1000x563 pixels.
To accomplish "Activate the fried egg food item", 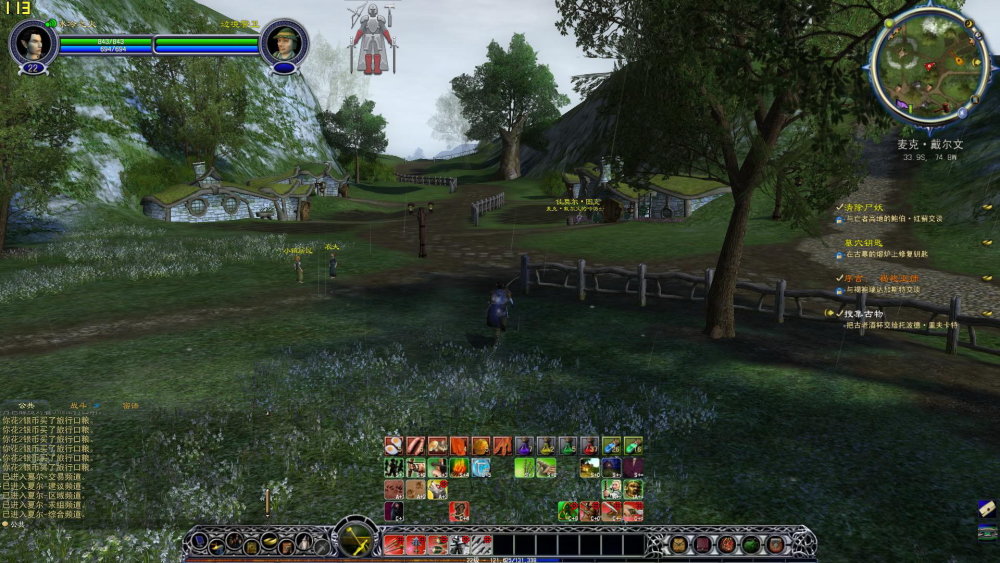I will tap(394, 446).
